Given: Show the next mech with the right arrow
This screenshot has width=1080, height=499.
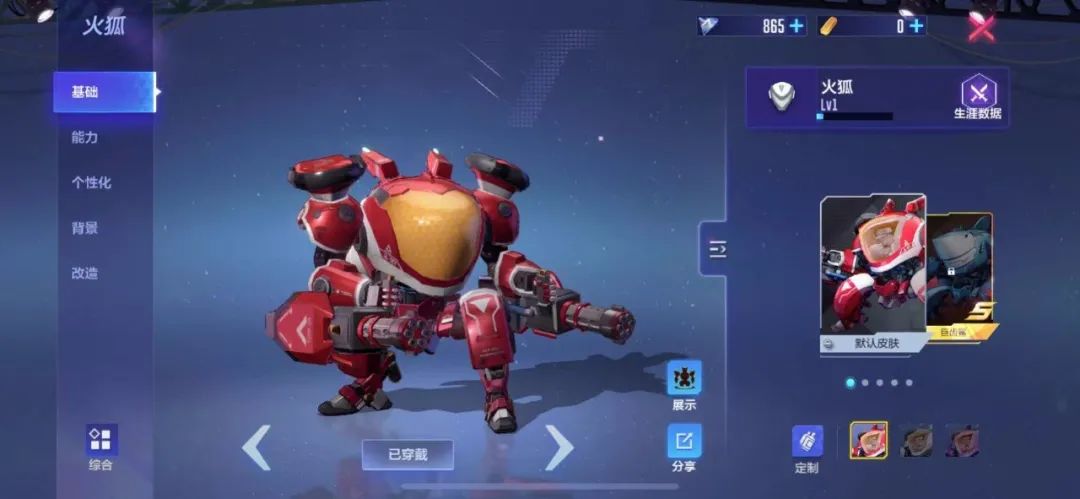Looking at the screenshot, I should click(x=558, y=447).
